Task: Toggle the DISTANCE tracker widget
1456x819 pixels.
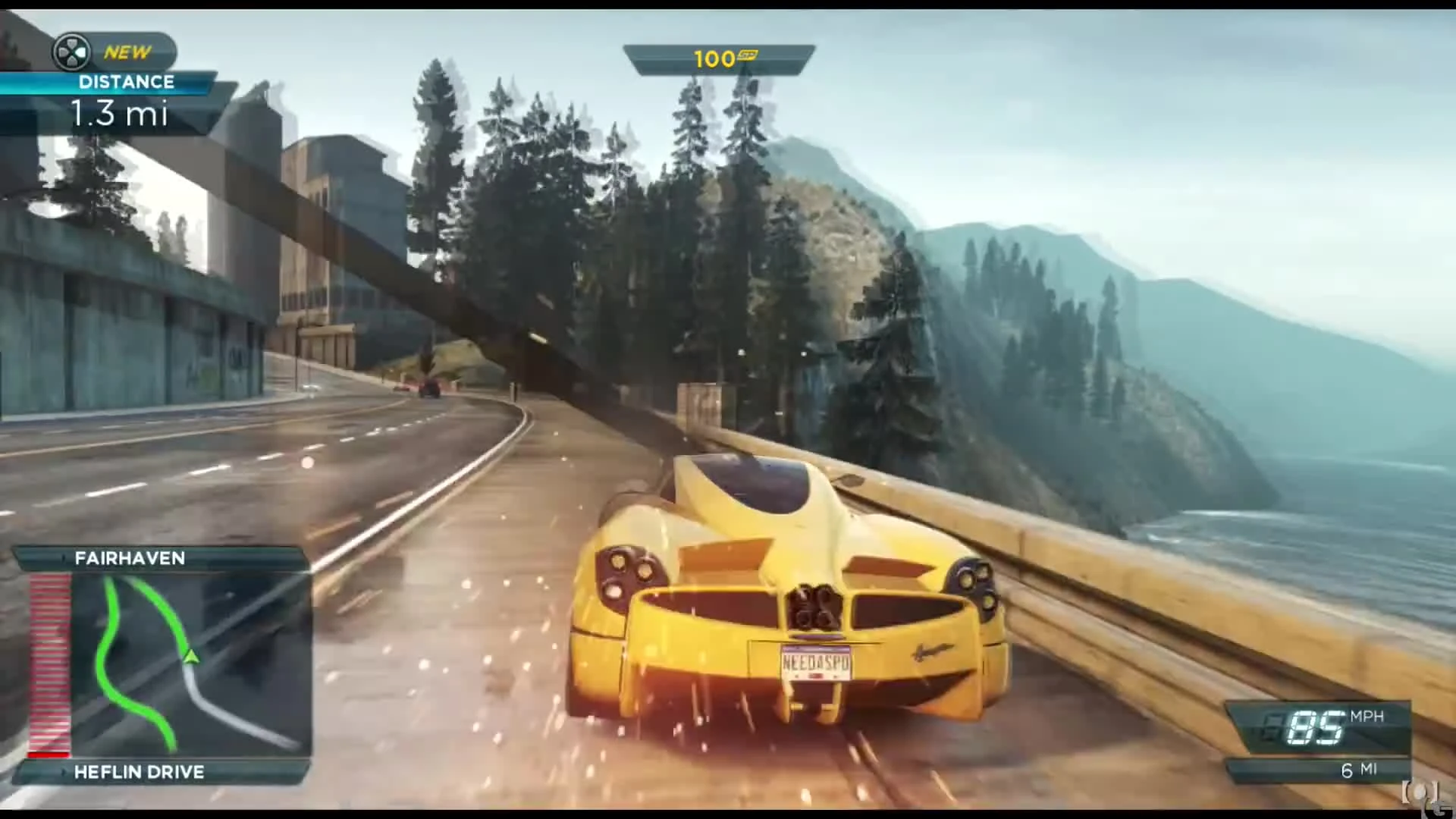Action: tap(126, 82)
